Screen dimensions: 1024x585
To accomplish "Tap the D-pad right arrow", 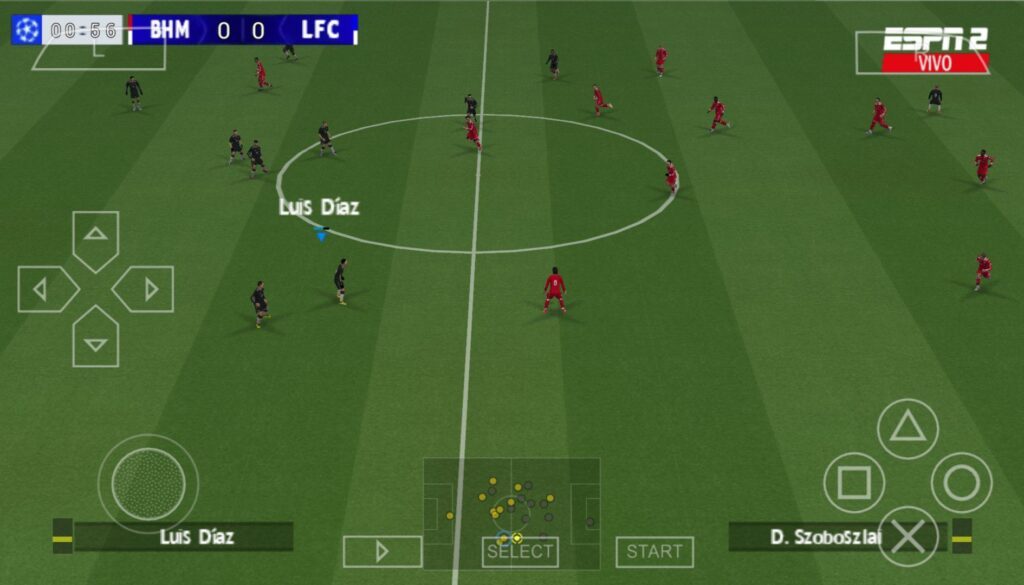I will tap(145, 289).
